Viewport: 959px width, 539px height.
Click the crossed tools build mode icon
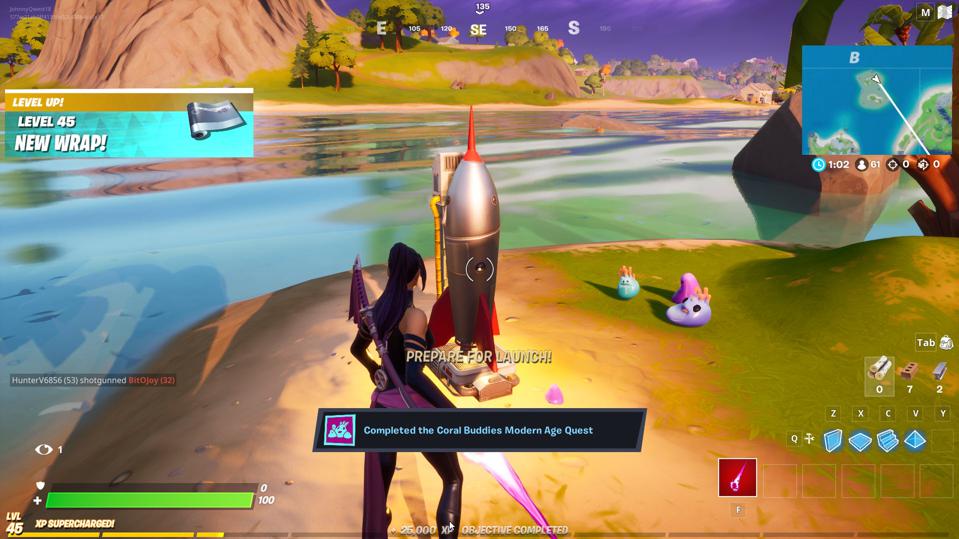(x=809, y=439)
